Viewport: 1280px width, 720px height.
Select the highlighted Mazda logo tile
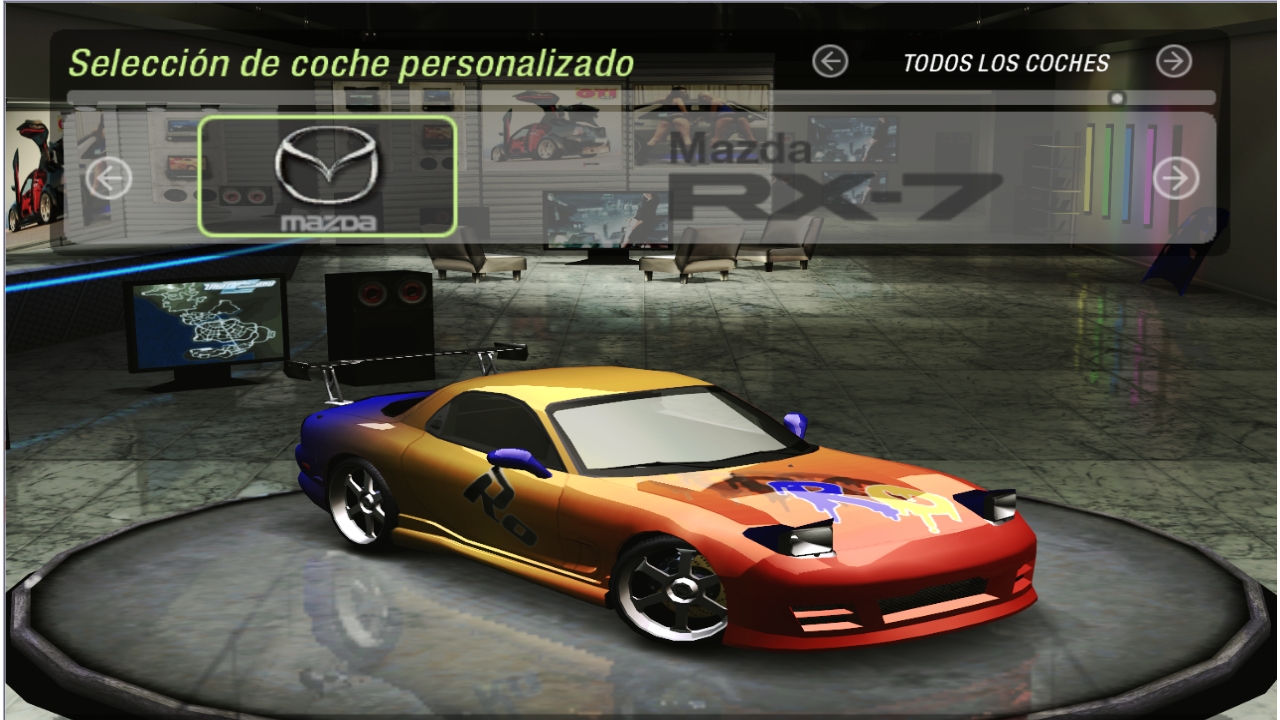[x=327, y=177]
